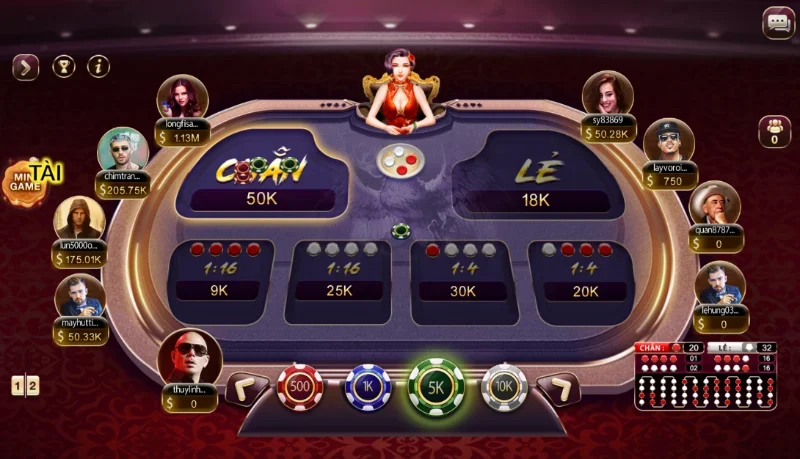Image resolution: width=800 pixels, height=459 pixels.
Task: Open the trophy leaderboard
Action: click(x=63, y=67)
